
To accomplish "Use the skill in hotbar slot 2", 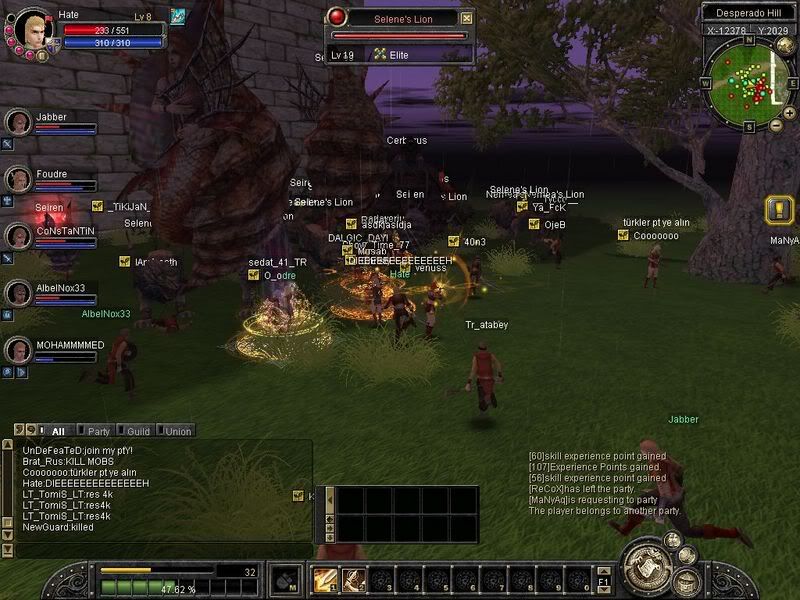I will pyautogui.click(x=353, y=580).
